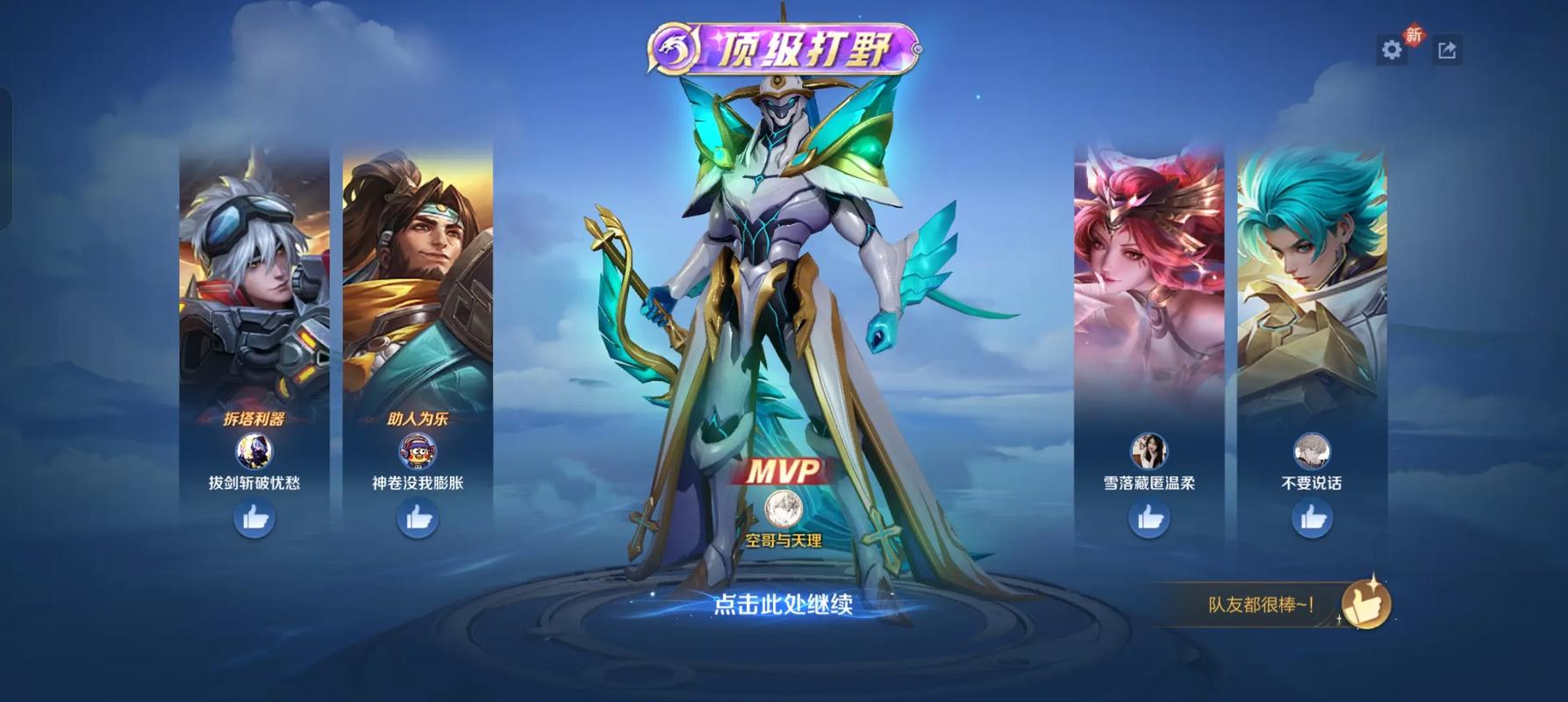Tap the avatar of 雪落藏匿温柔
Screen dimensions: 1568x702
(1150, 451)
